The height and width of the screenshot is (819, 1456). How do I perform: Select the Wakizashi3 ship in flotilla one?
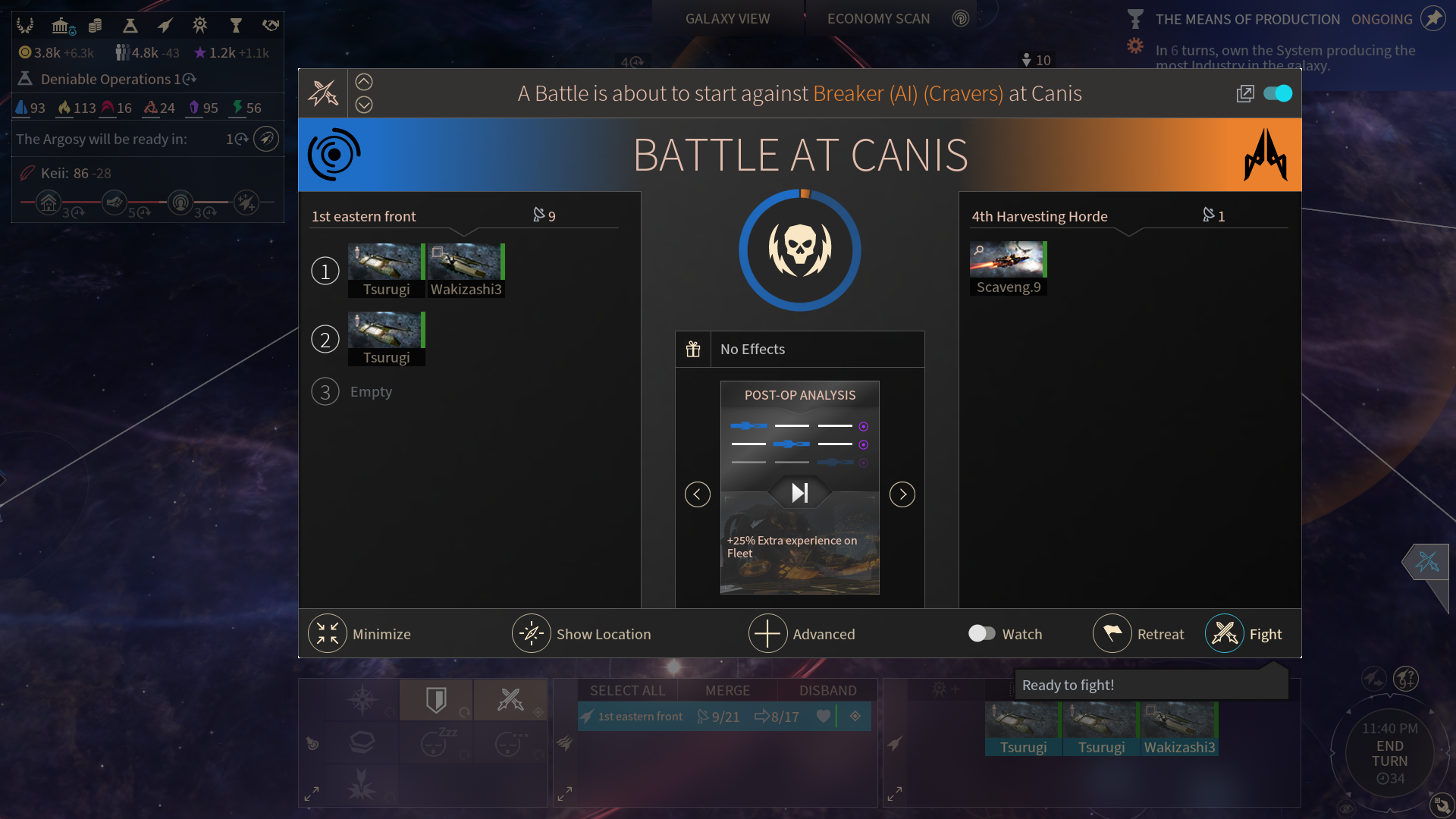[466, 270]
